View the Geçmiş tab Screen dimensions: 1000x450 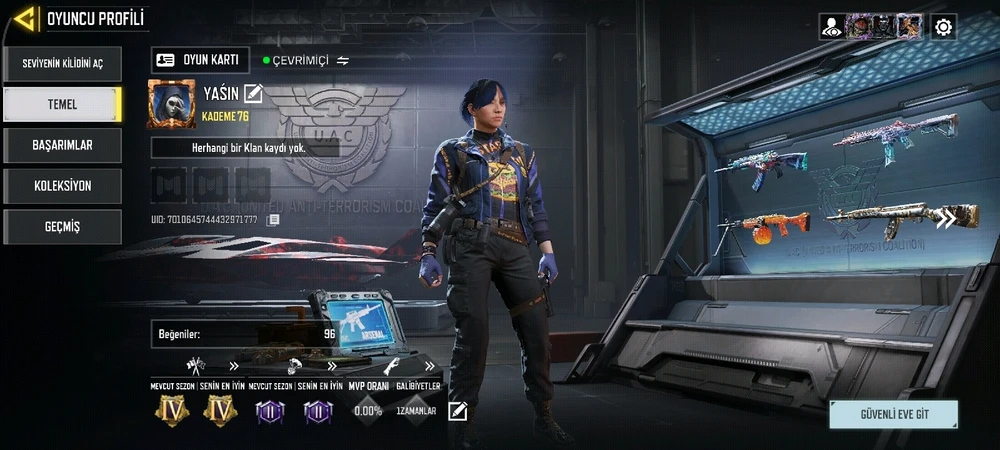click(x=62, y=227)
